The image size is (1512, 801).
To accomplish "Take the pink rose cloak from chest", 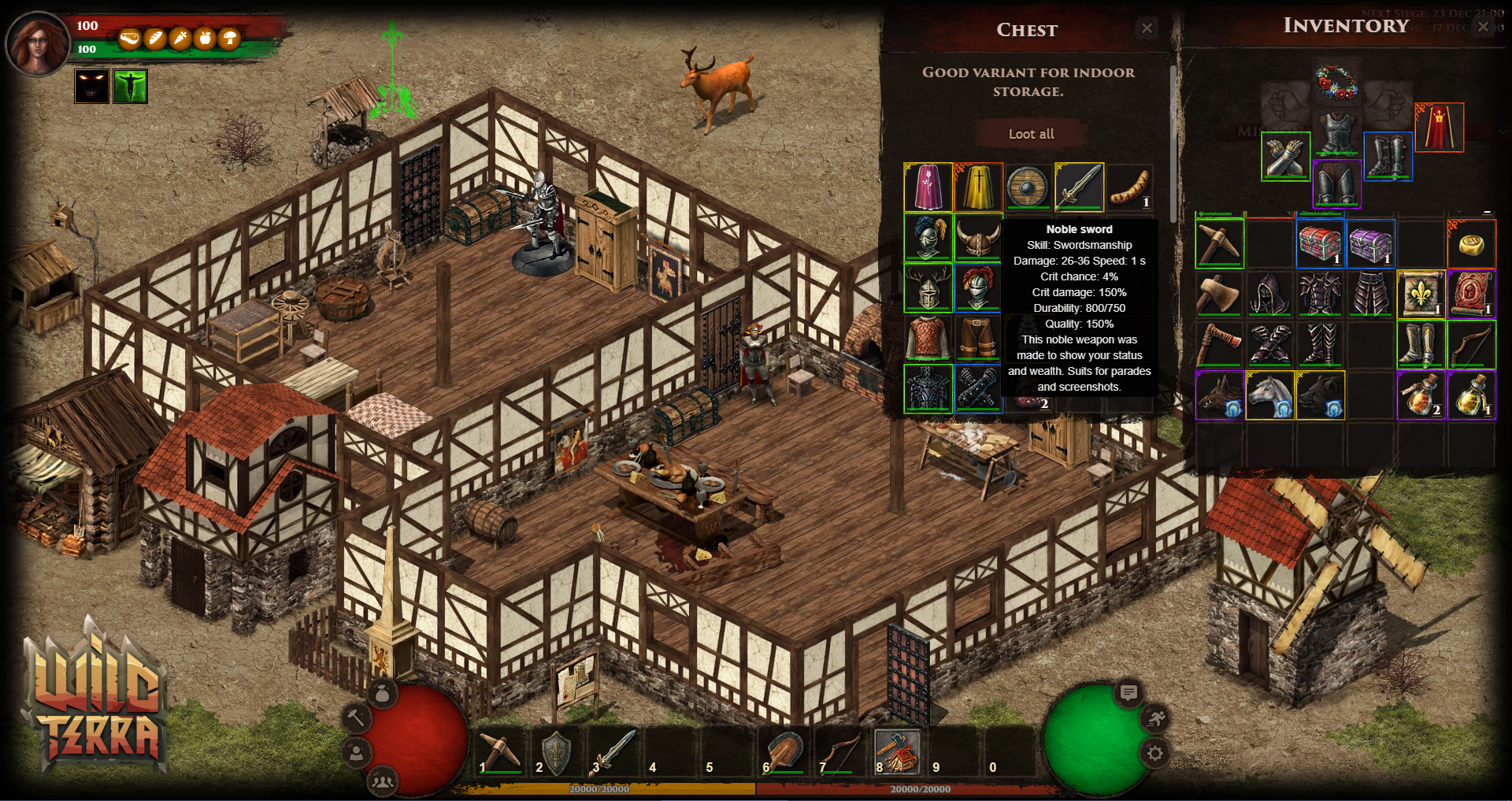I will click(x=928, y=187).
